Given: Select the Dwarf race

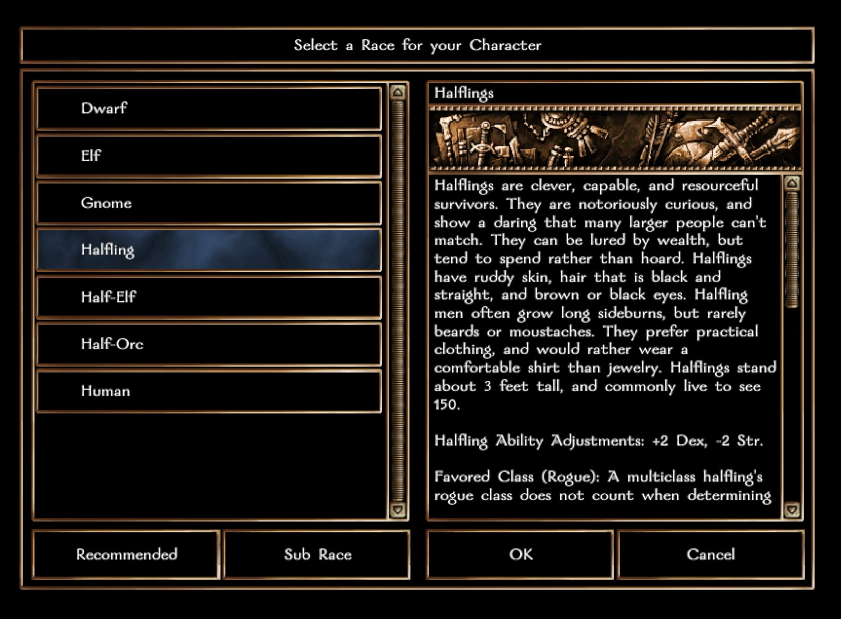Looking at the screenshot, I should point(209,109).
